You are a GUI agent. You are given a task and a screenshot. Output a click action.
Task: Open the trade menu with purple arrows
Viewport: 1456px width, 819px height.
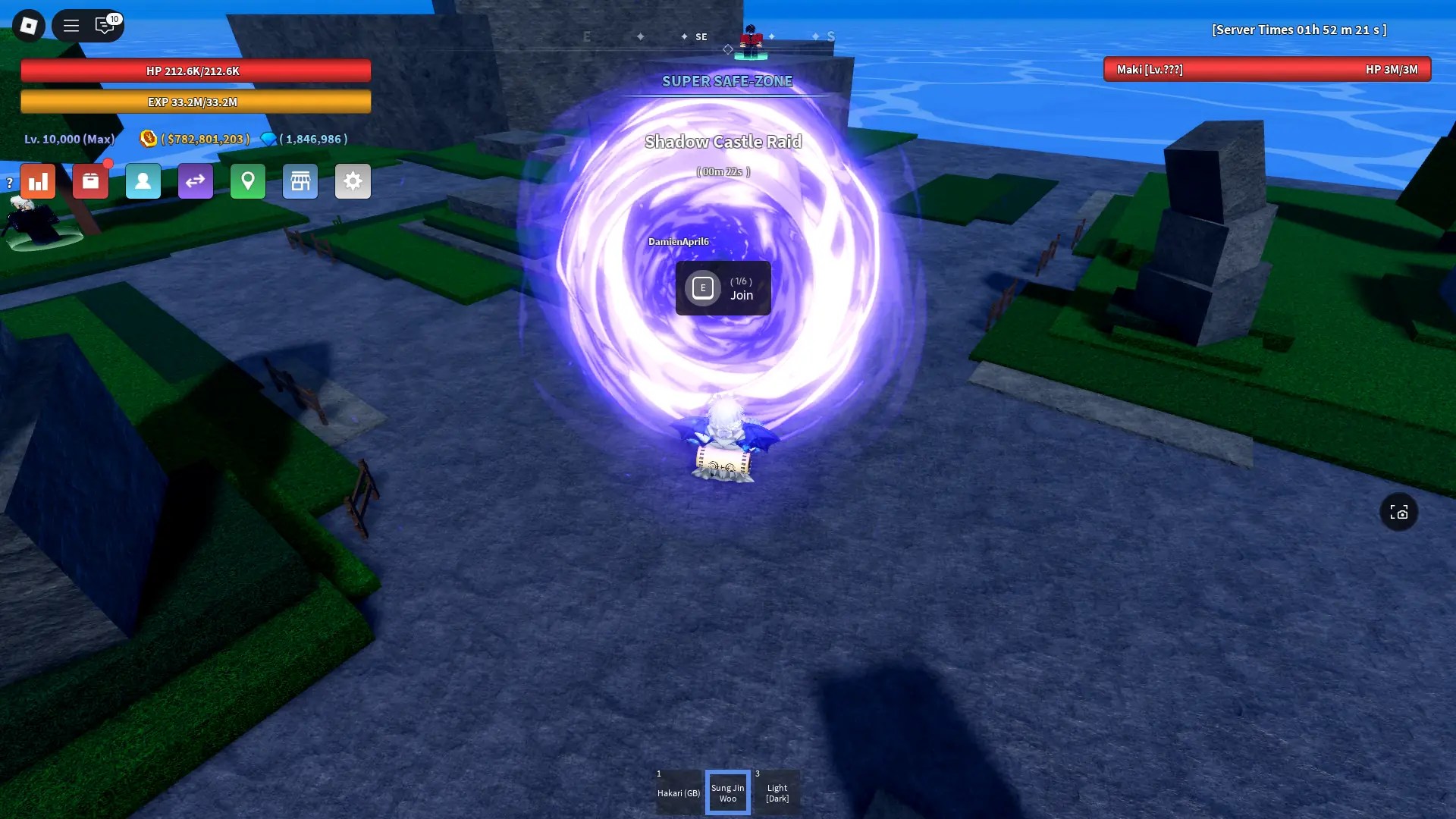[x=196, y=181]
